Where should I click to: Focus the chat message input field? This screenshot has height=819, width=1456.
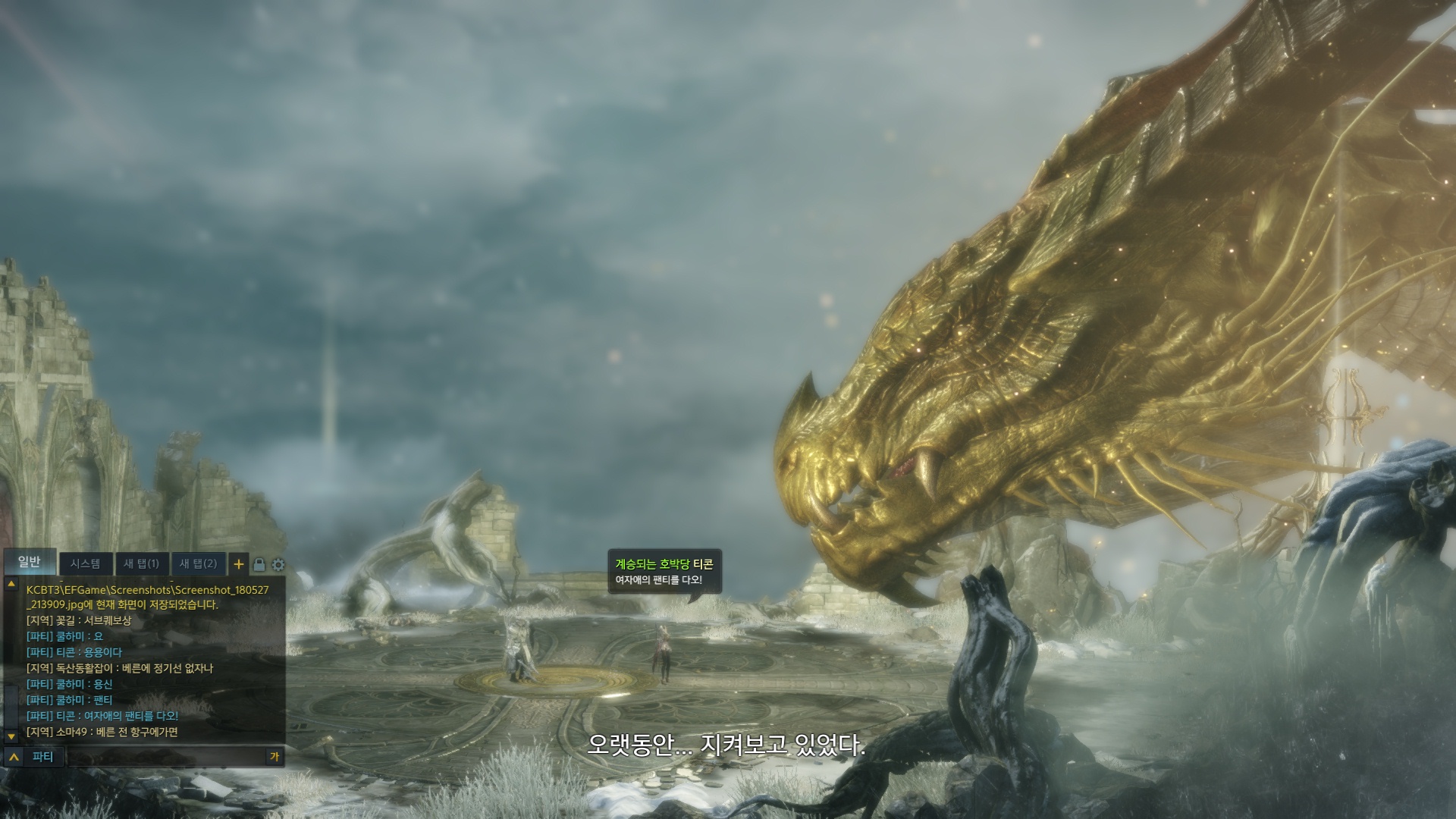(165, 757)
